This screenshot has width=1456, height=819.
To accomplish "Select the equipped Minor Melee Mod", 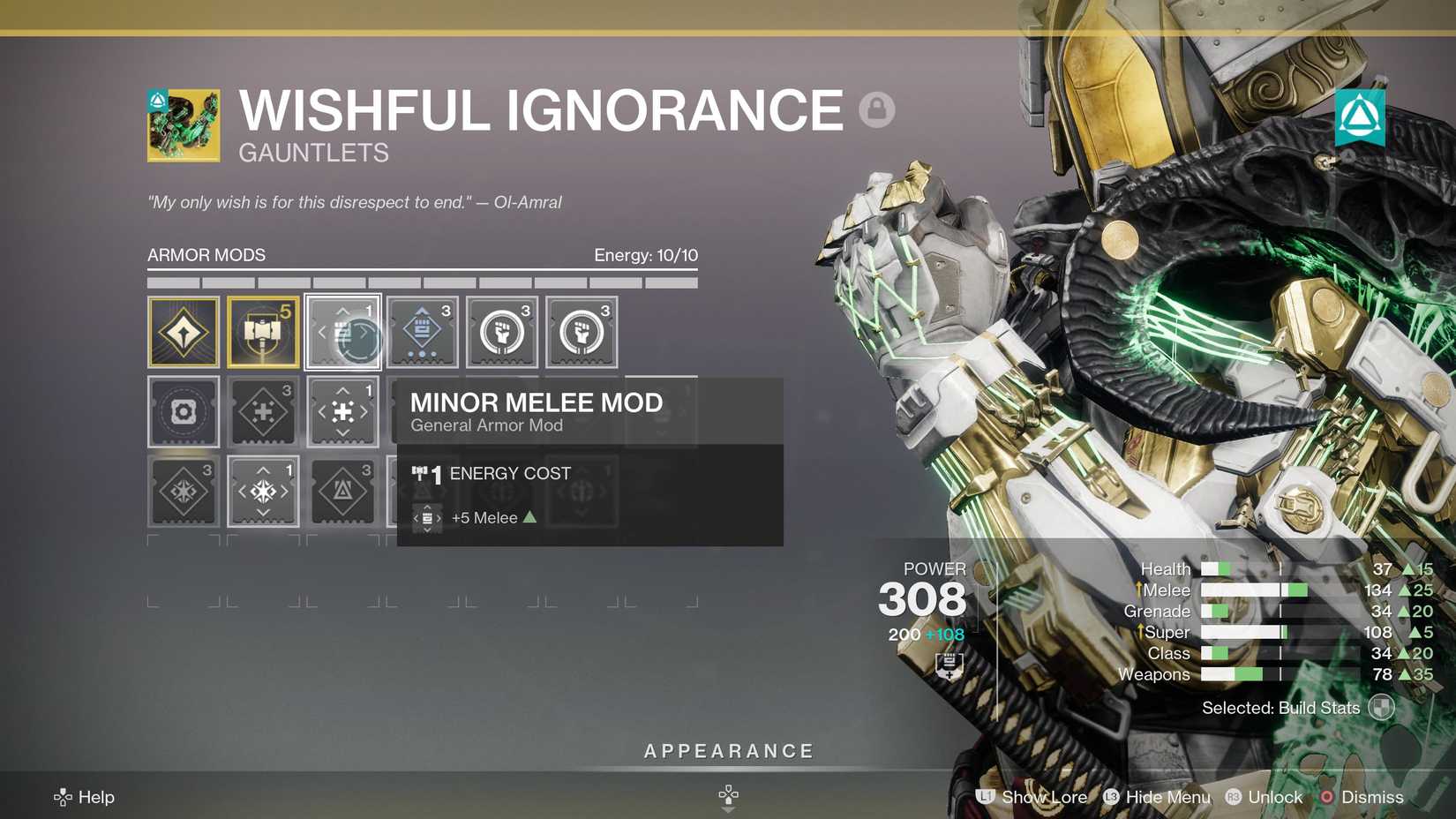I will 342,331.
